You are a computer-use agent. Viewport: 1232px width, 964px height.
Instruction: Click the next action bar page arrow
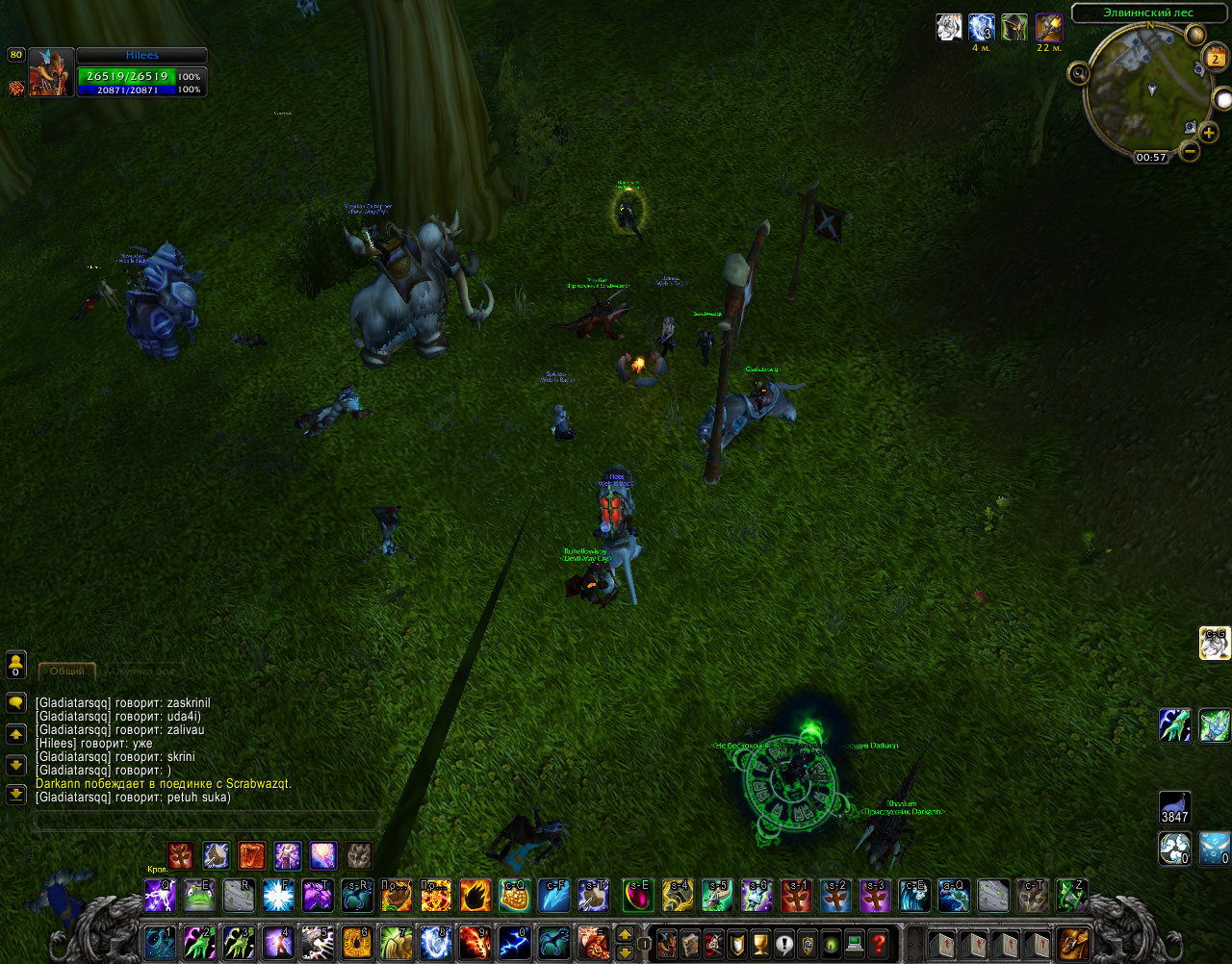tap(625, 951)
